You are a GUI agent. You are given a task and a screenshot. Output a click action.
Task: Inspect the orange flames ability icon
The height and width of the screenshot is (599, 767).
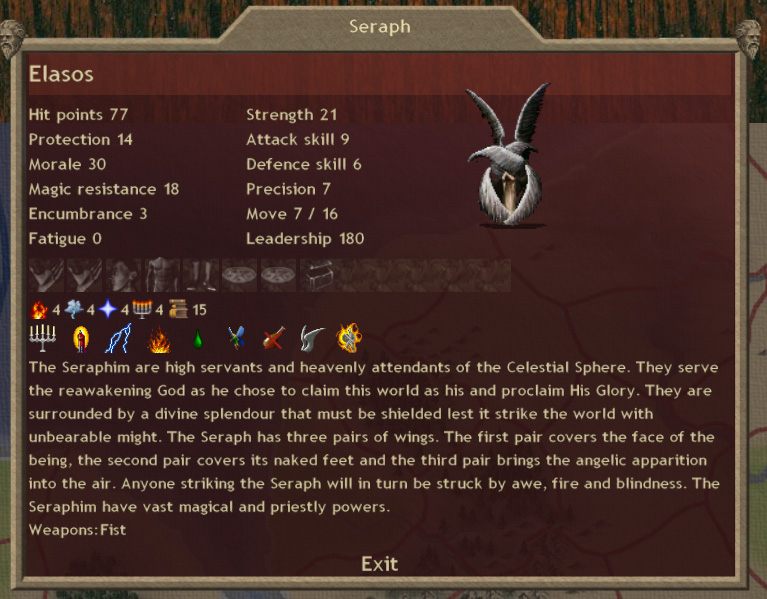[x=159, y=339]
